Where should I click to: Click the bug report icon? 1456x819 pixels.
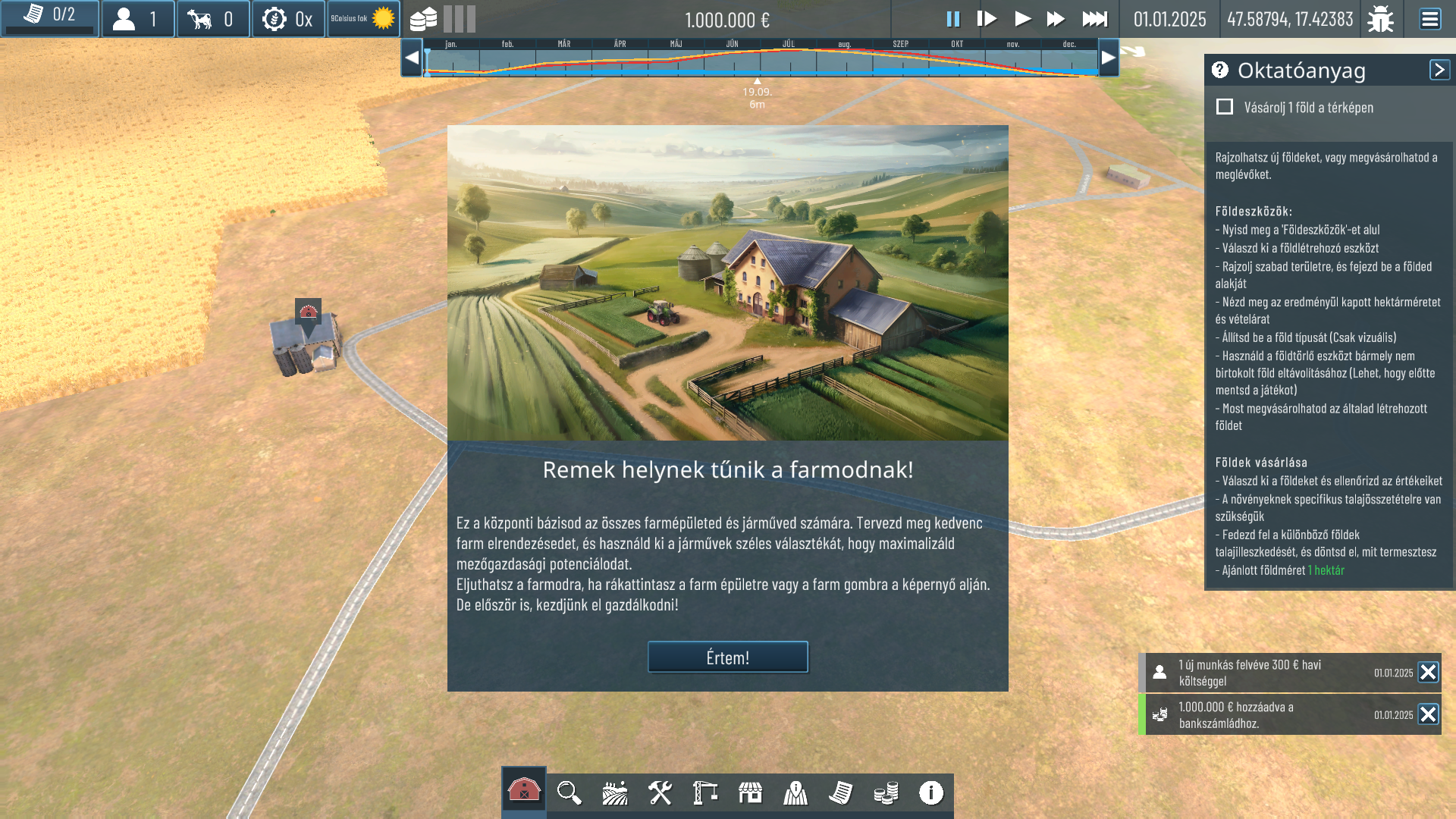[x=1380, y=19]
